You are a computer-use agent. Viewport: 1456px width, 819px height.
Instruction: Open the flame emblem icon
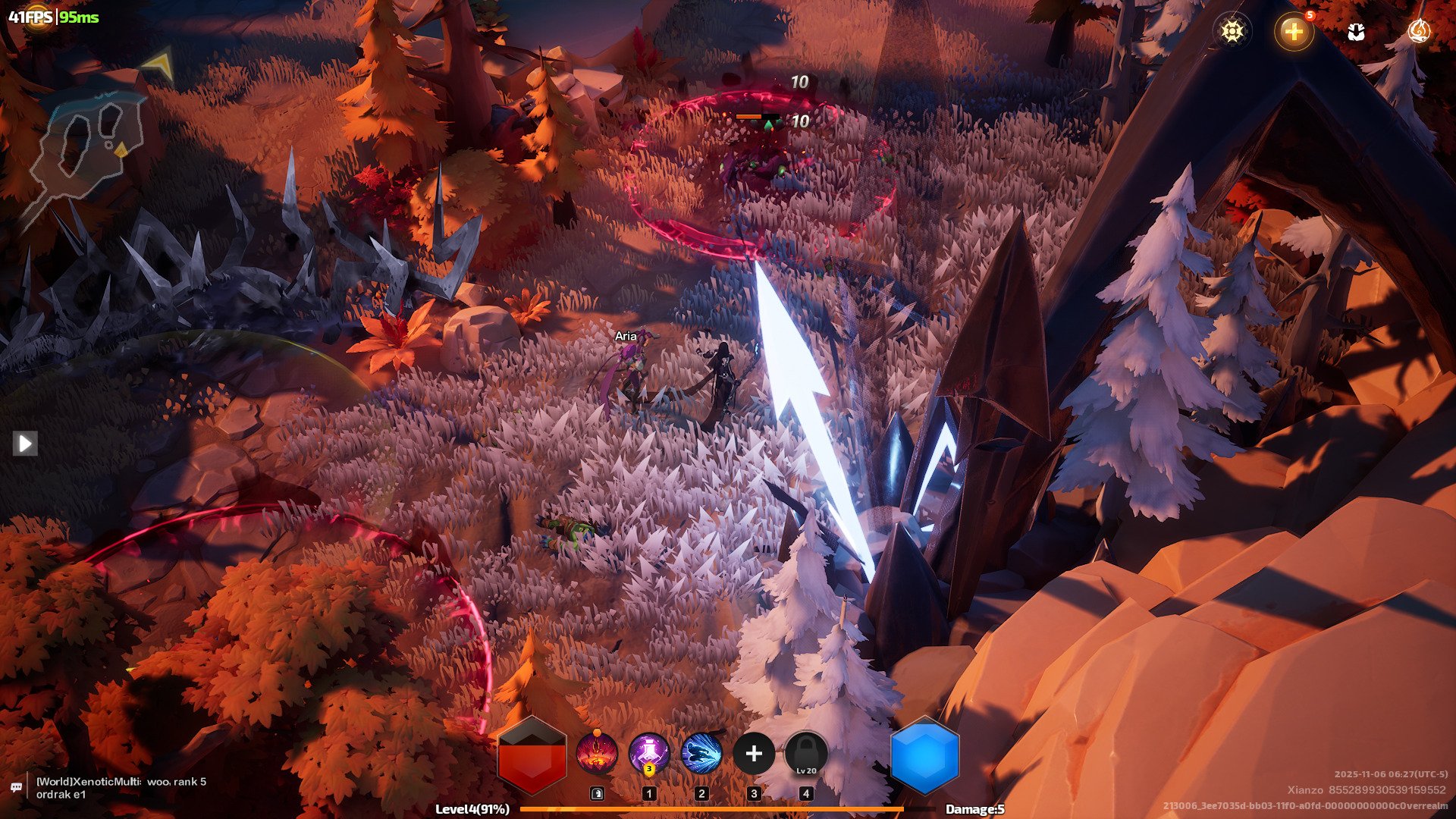coord(1418,31)
